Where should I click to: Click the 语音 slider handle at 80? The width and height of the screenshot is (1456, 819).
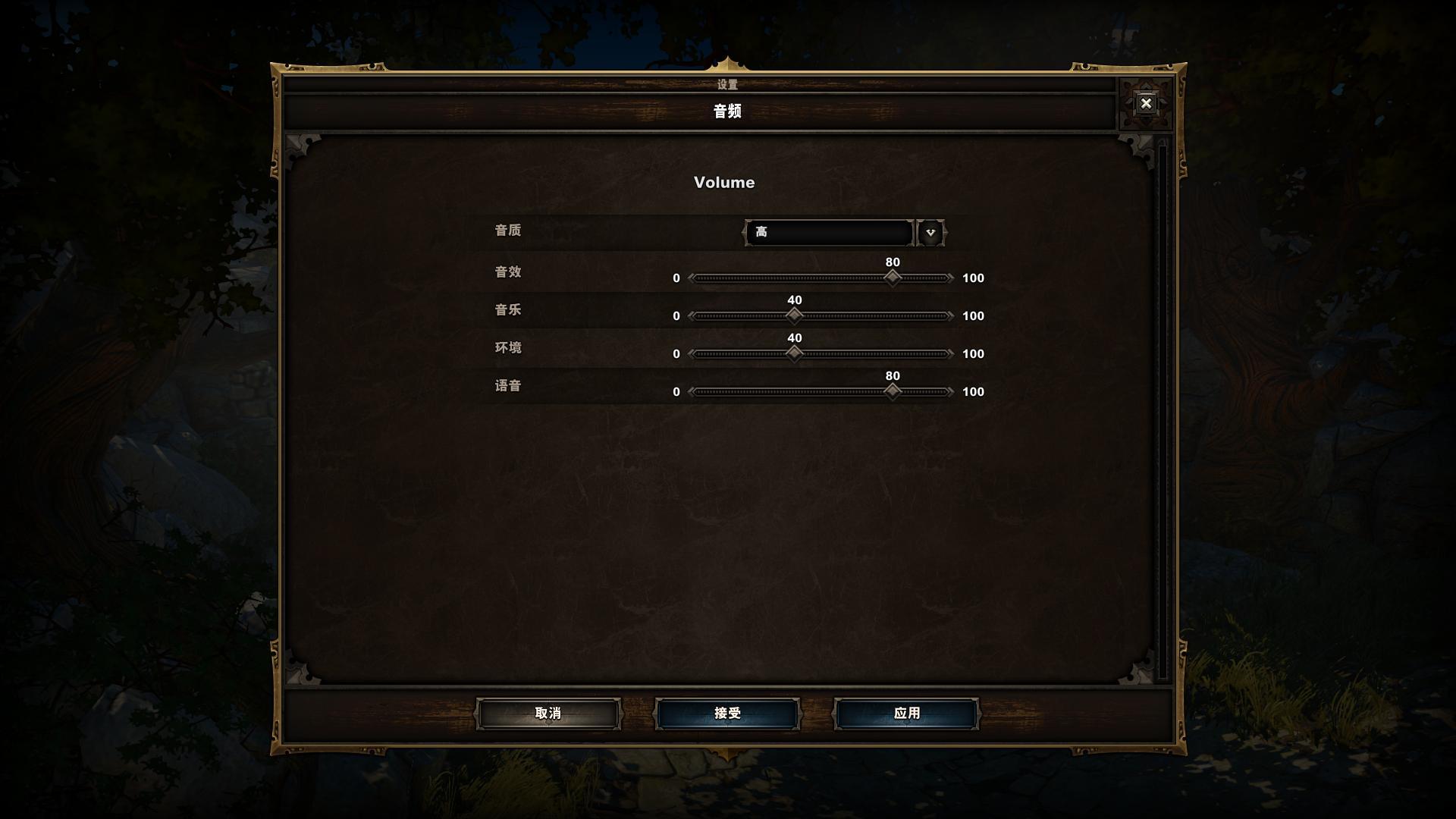(893, 391)
